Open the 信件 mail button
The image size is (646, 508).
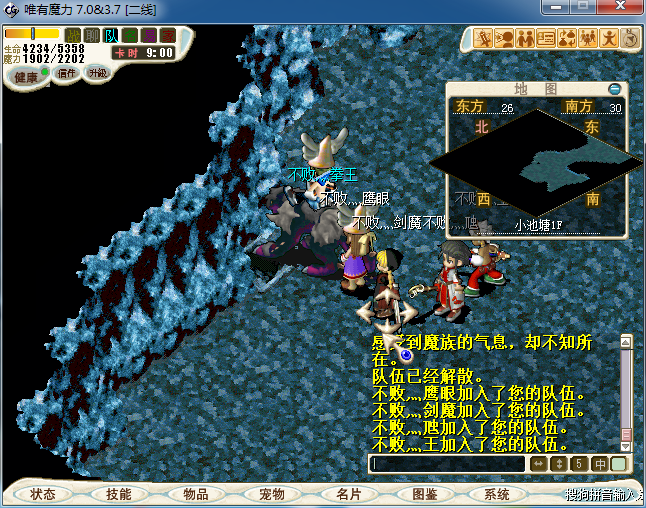[x=67, y=73]
